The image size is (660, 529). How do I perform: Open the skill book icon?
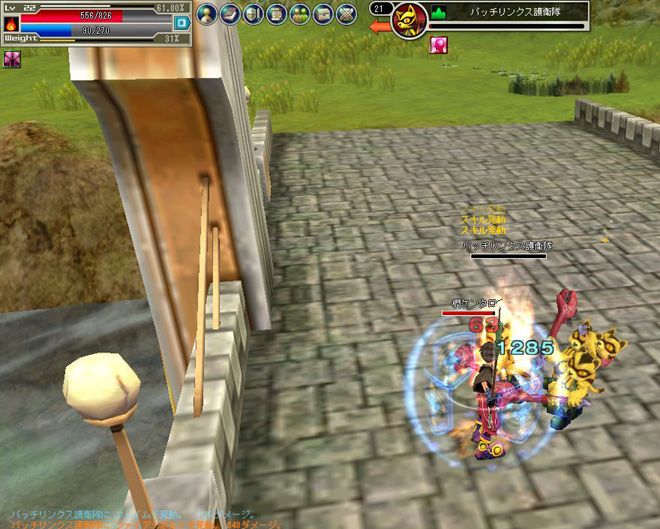[229, 14]
